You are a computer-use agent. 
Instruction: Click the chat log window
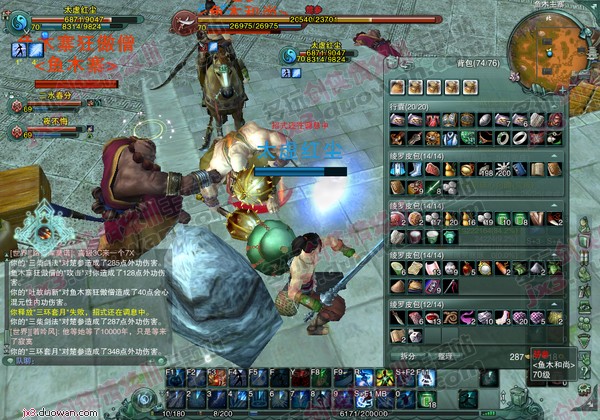click(x=80, y=290)
